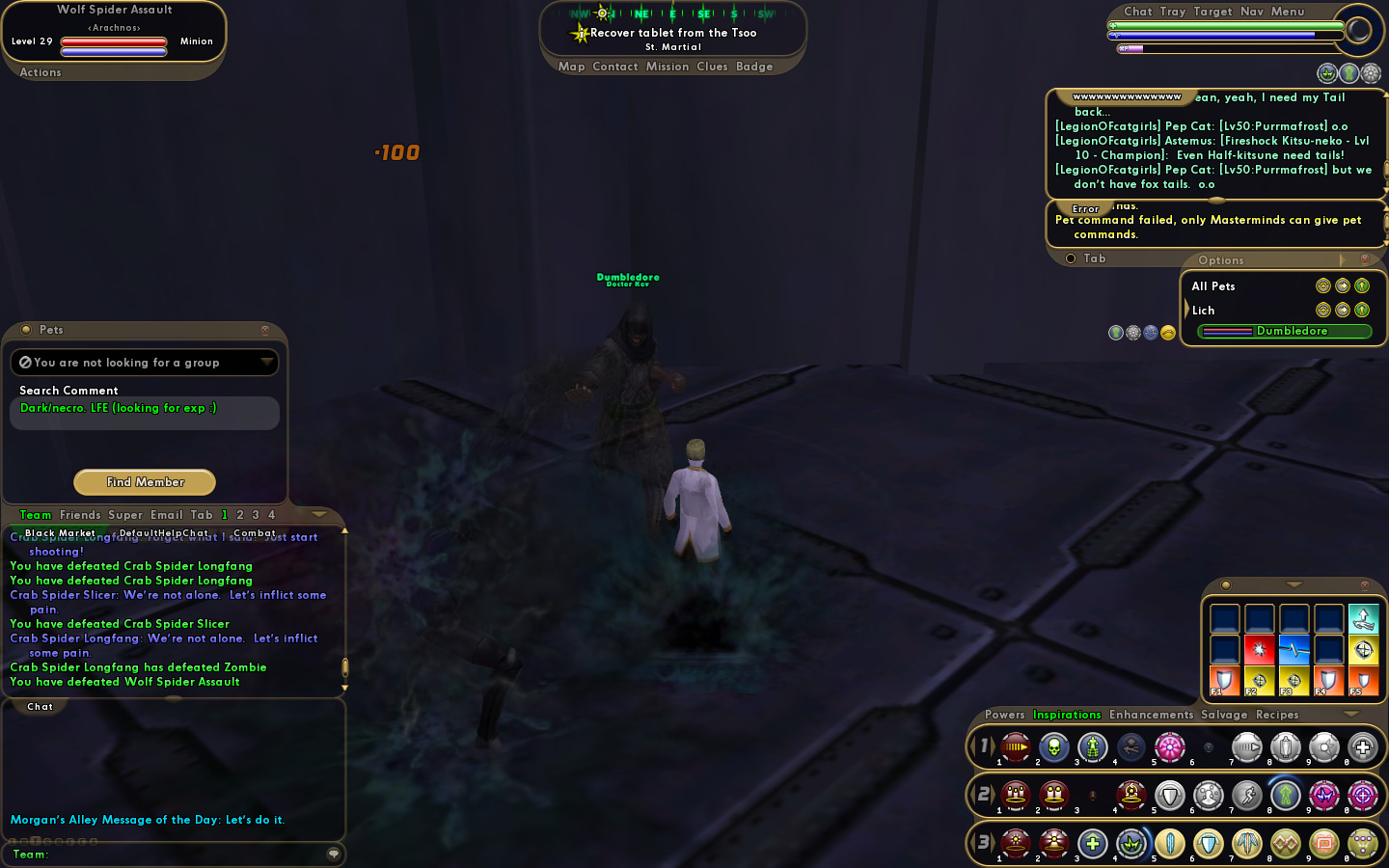Viewport: 1389px width, 868px height.
Task: Switch to Black Market chat tab
Action: (60, 533)
